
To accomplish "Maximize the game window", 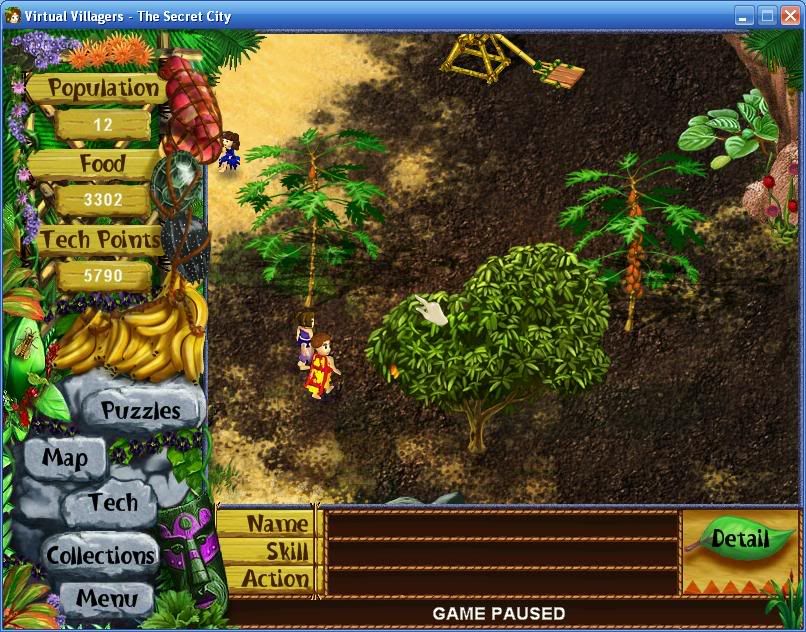I will coord(767,15).
